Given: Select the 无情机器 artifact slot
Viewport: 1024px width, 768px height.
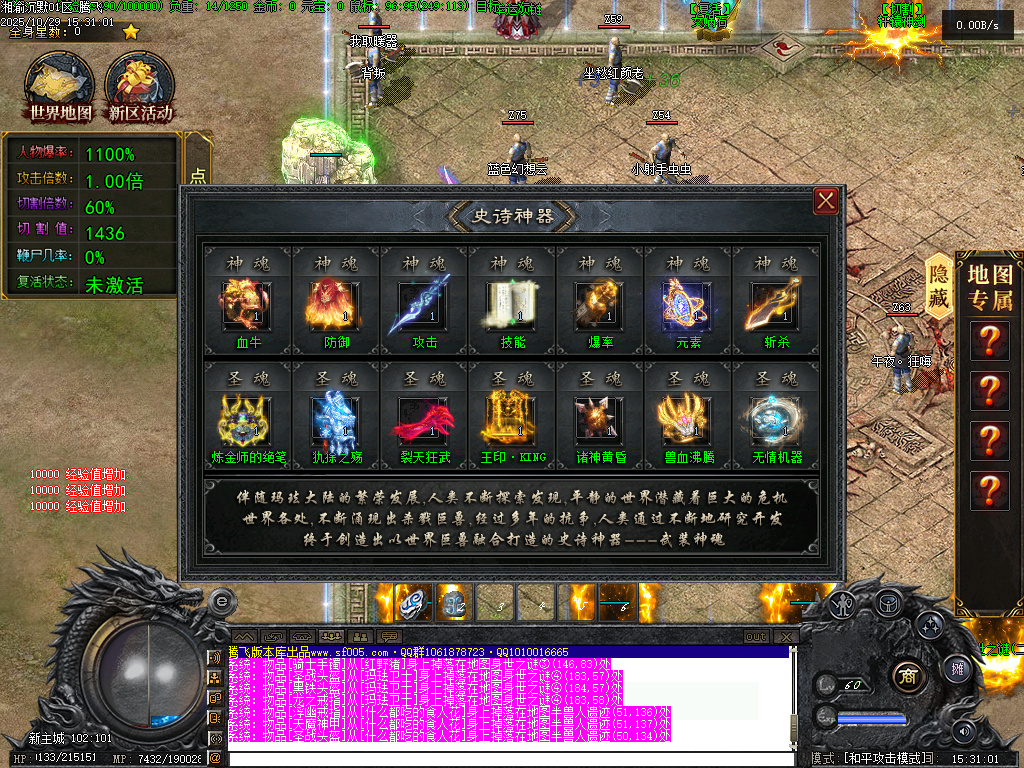Looking at the screenshot, I should [x=775, y=422].
